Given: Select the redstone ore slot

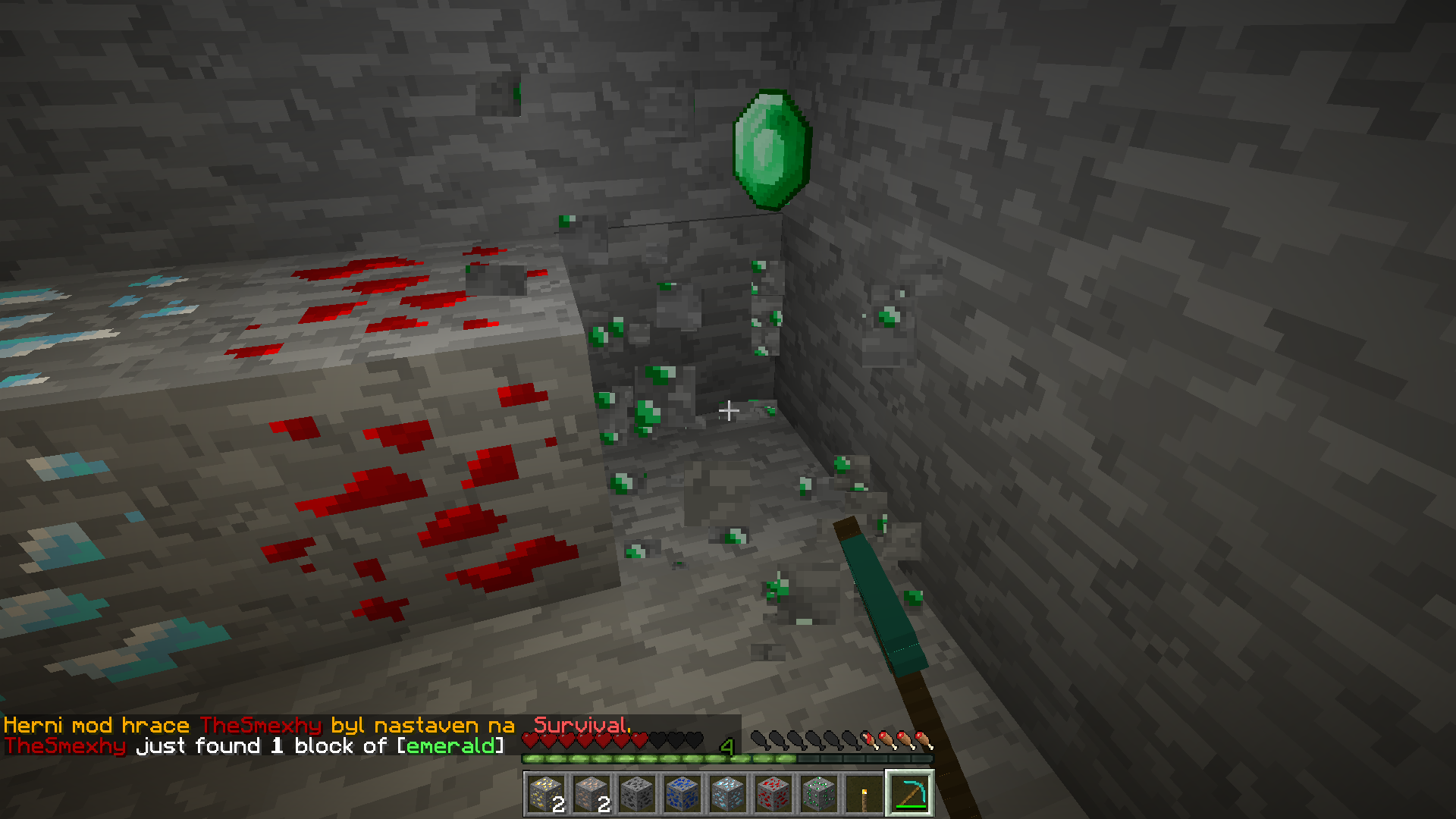Looking at the screenshot, I should click(x=773, y=794).
